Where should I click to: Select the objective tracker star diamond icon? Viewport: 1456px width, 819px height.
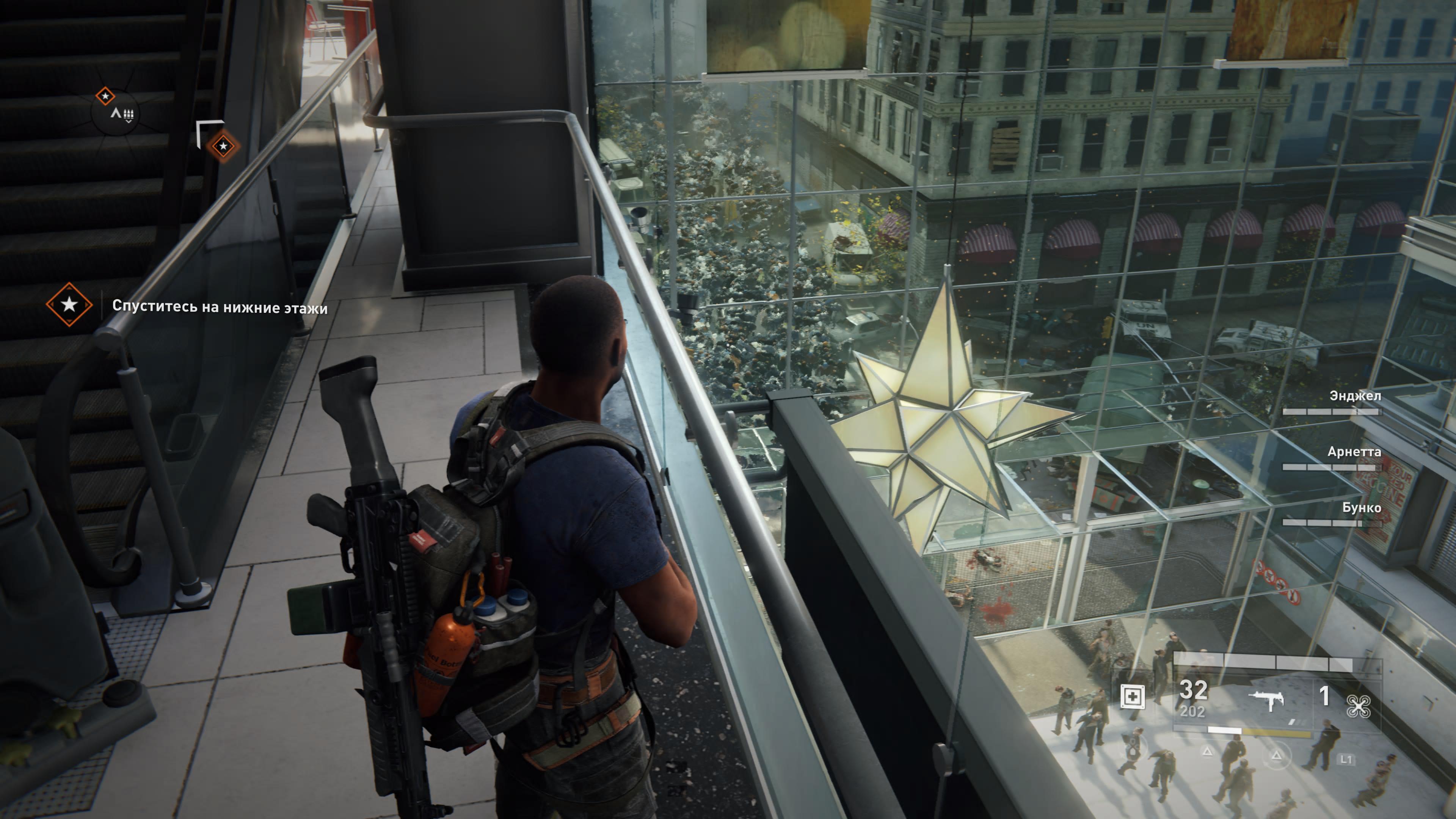[69, 304]
